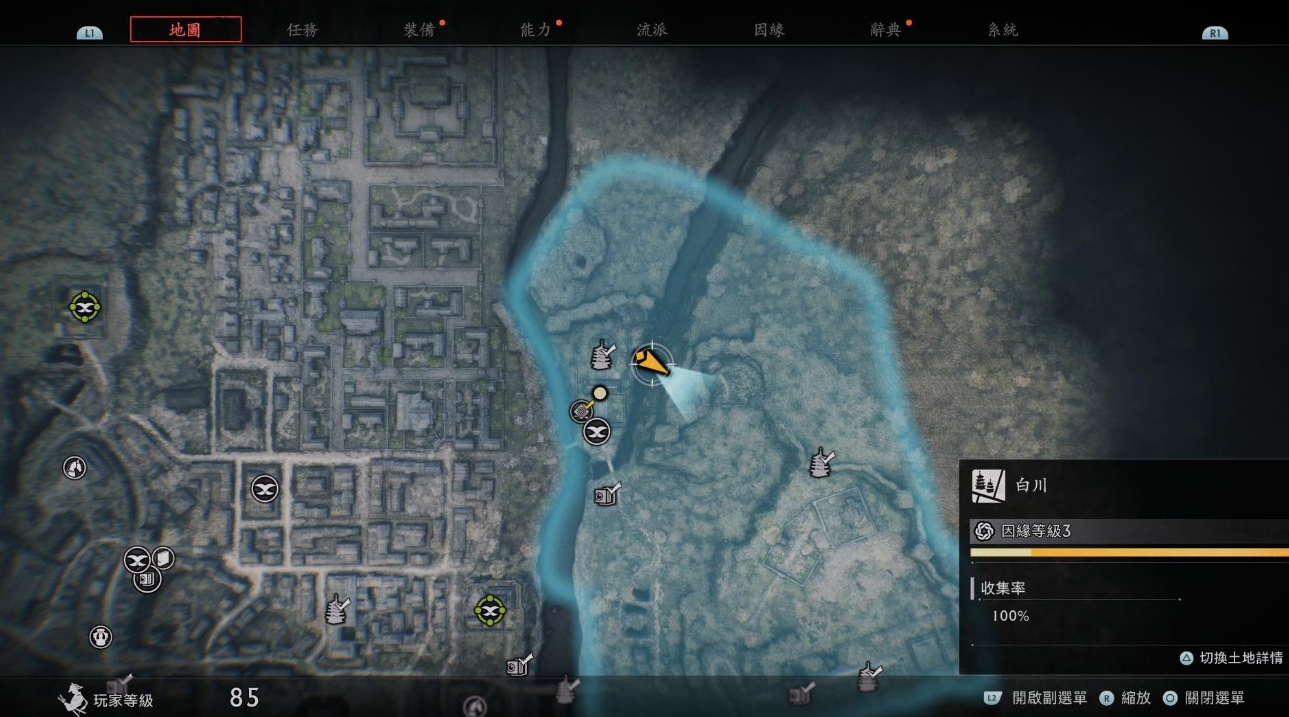Select the 地圖 map tab

tap(185, 30)
